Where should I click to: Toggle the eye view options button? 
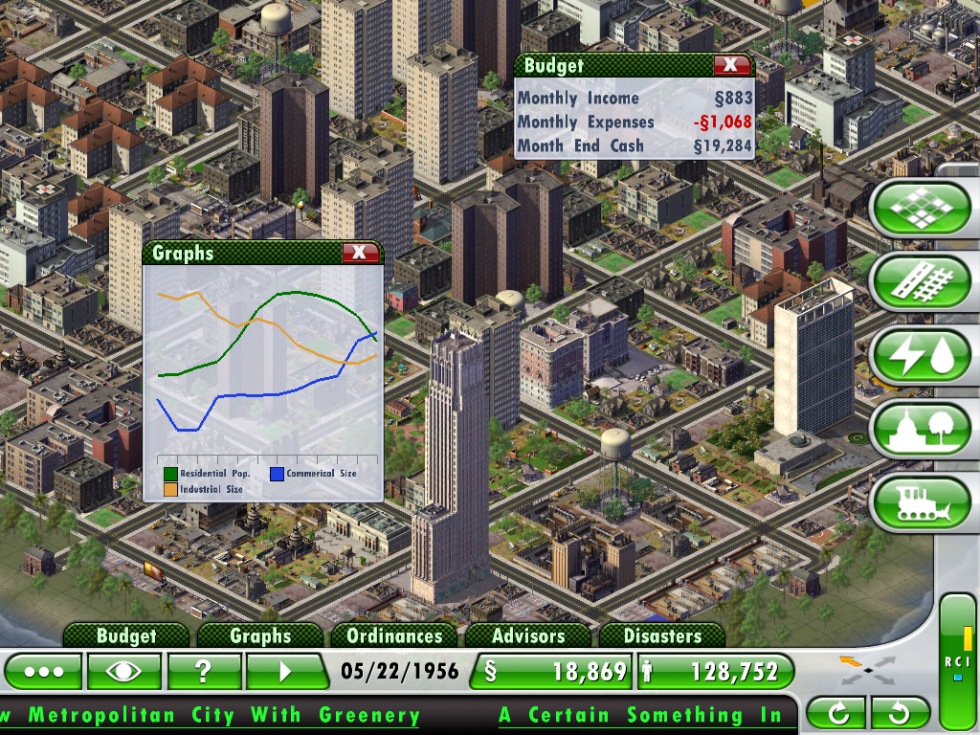[124, 671]
